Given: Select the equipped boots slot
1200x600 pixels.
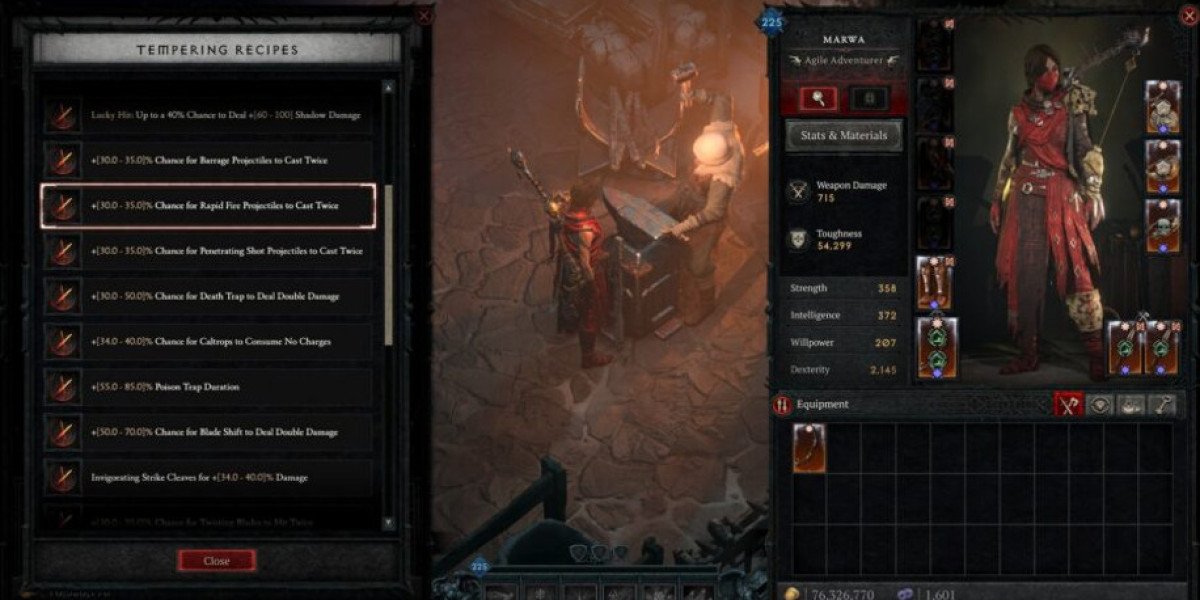Looking at the screenshot, I should point(935,283).
